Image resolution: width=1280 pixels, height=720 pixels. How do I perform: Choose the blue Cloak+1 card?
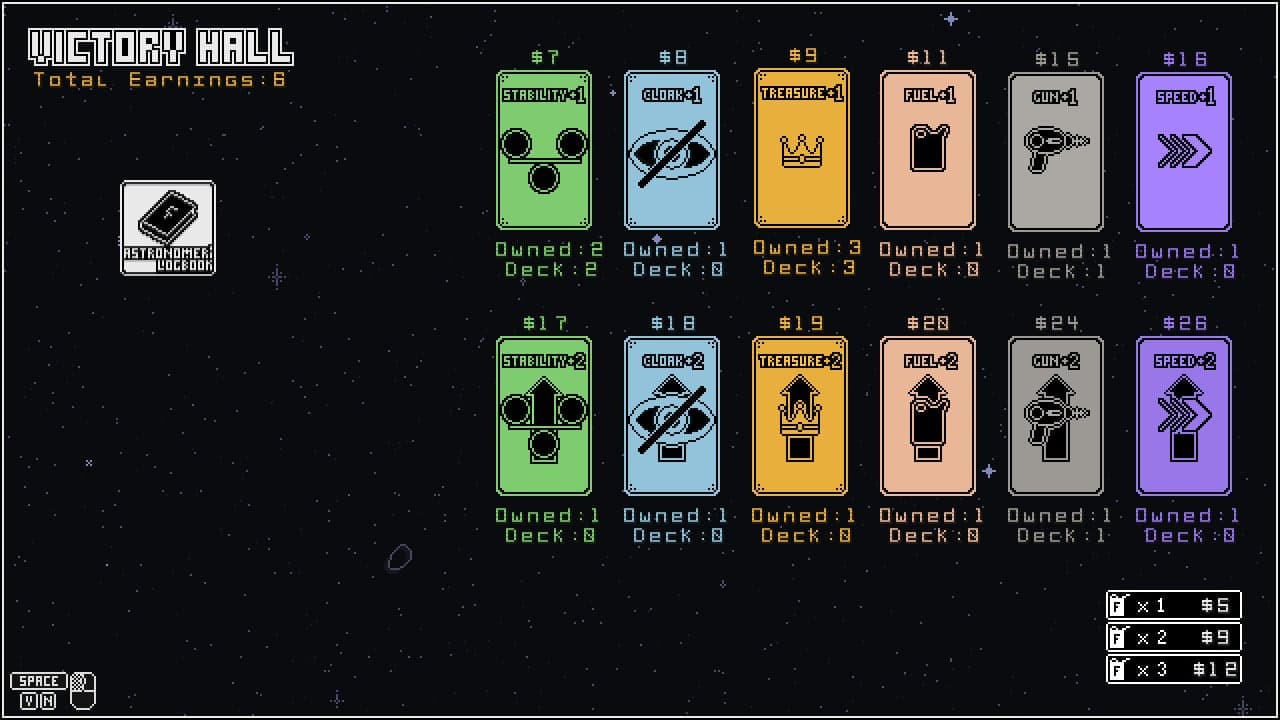(x=672, y=150)
